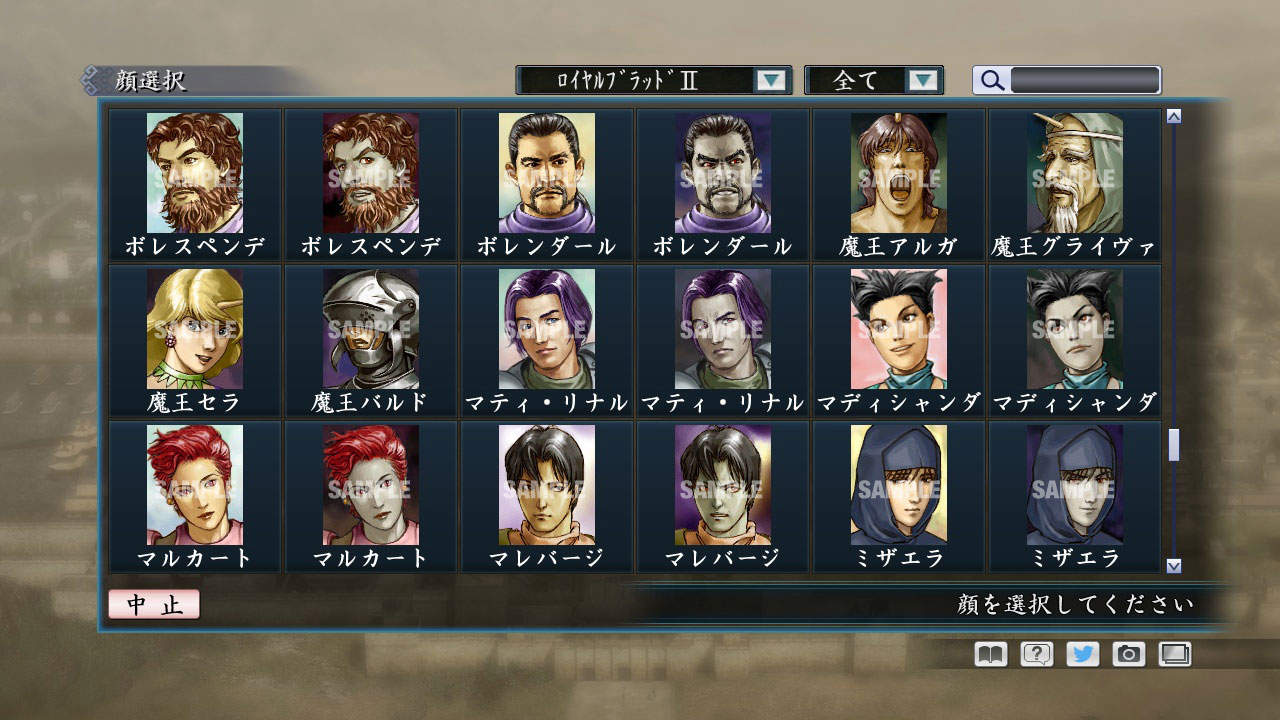Viewport: 1280px width, 720px height.
Task: Choose the 魔王セラ elf portrait
Action: [196, 330]
